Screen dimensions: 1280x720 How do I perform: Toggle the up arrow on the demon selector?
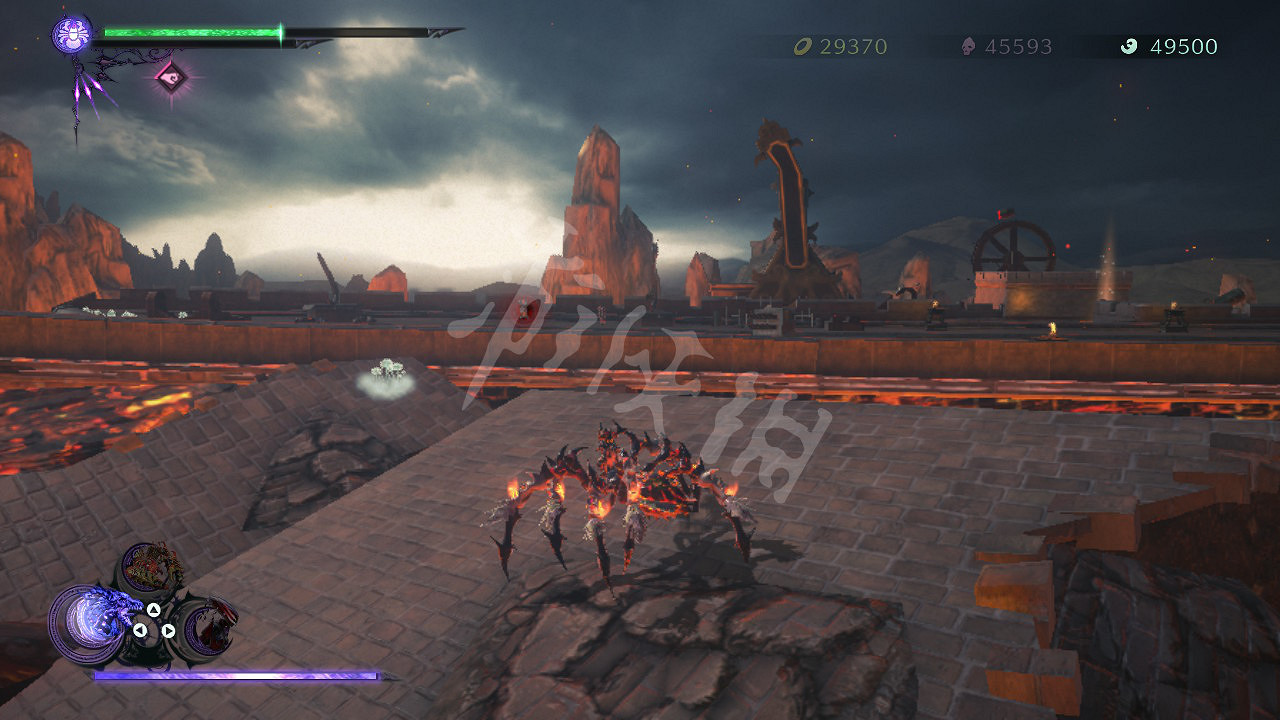pos(154,610)
